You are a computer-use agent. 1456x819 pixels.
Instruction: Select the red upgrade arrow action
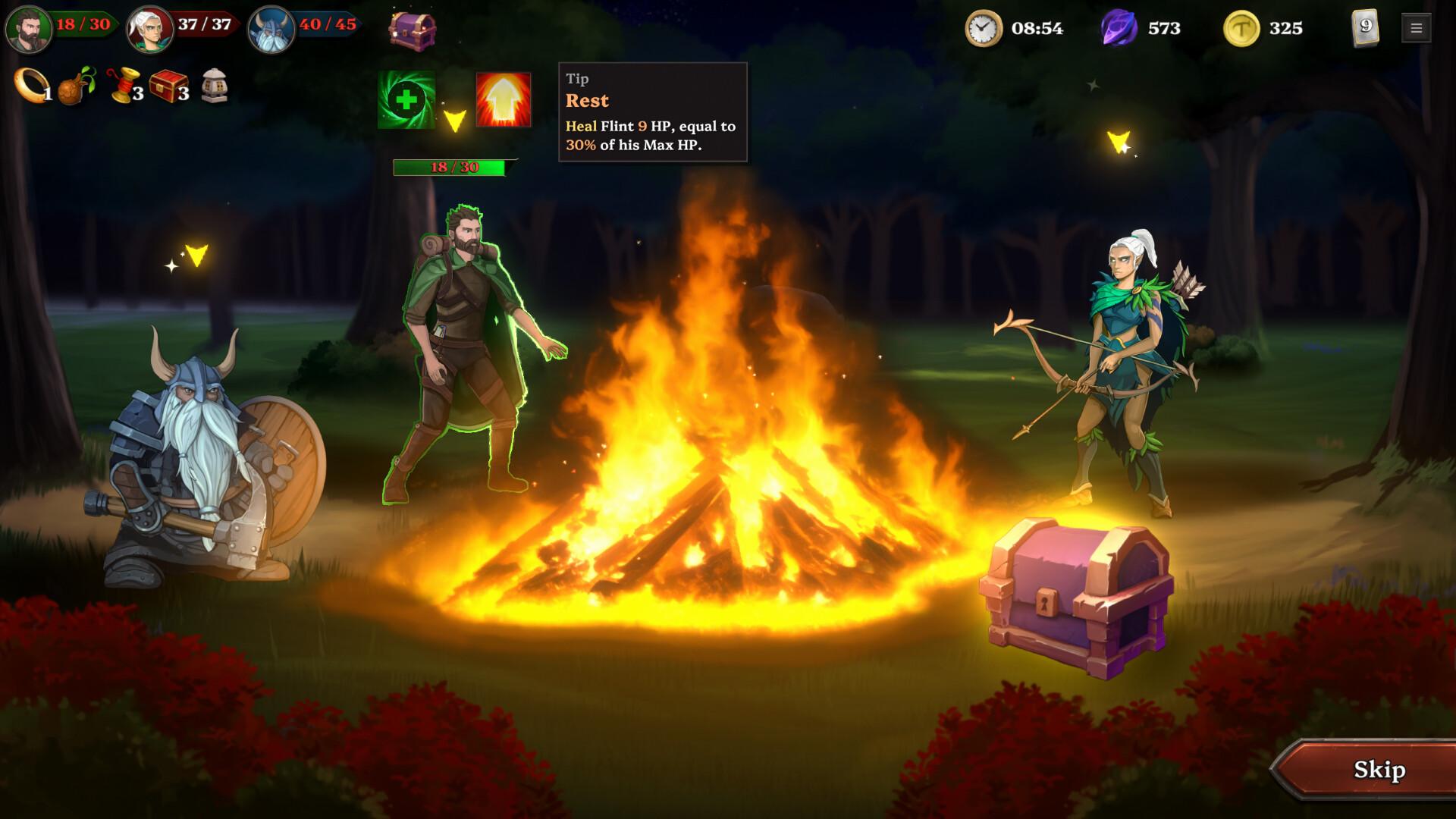click(503, 100)
